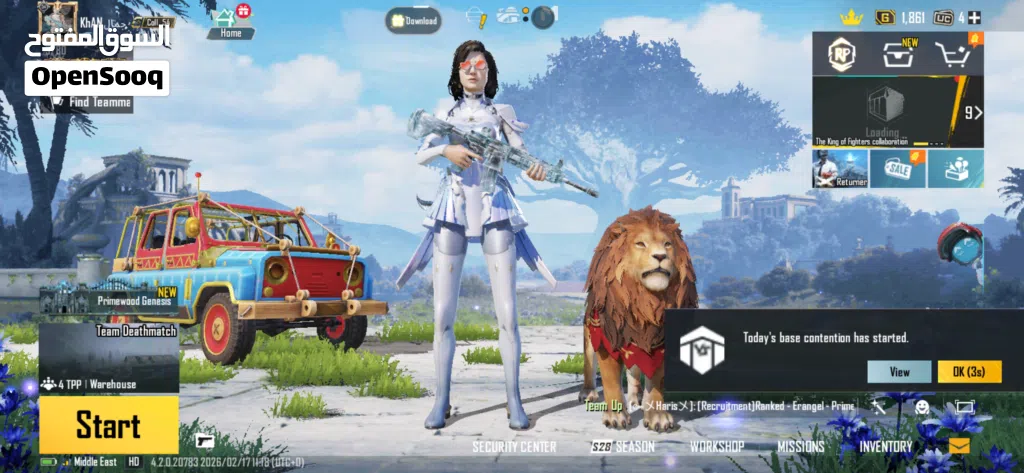Open the Royale Pass (RP) icon

pyautogui.click(x=841, y=56)
